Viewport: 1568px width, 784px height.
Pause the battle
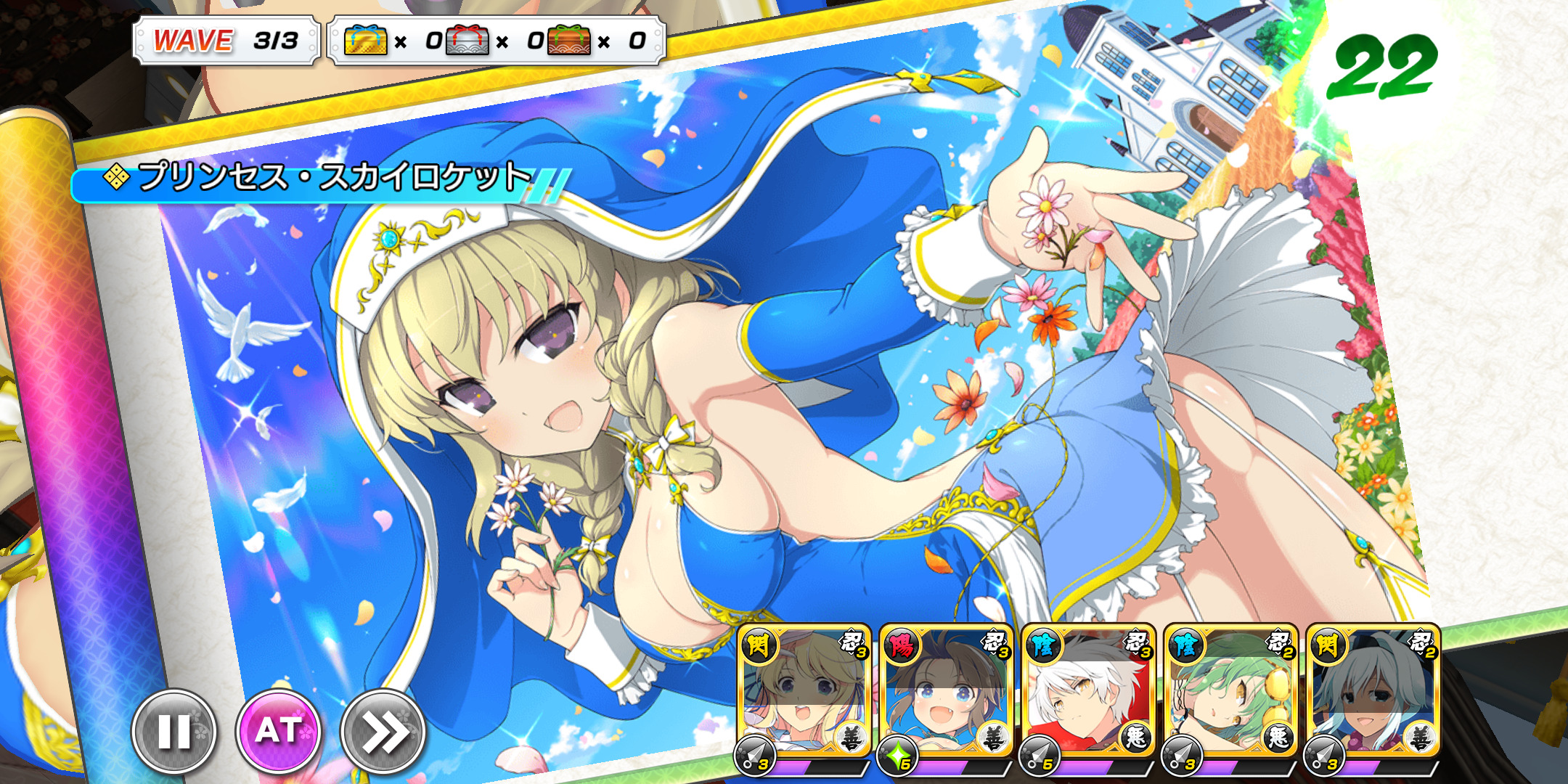click(x=174, y=730)
